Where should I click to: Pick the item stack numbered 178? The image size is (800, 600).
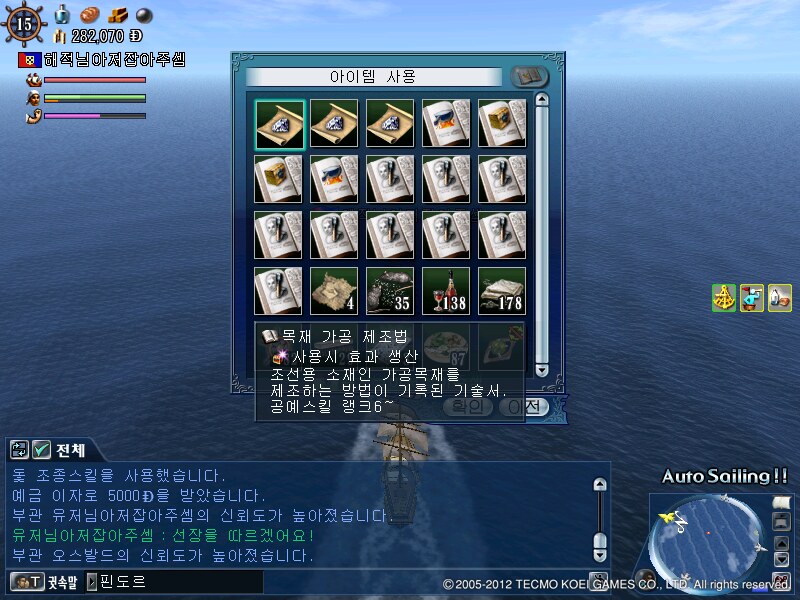(x=503, y=291)
